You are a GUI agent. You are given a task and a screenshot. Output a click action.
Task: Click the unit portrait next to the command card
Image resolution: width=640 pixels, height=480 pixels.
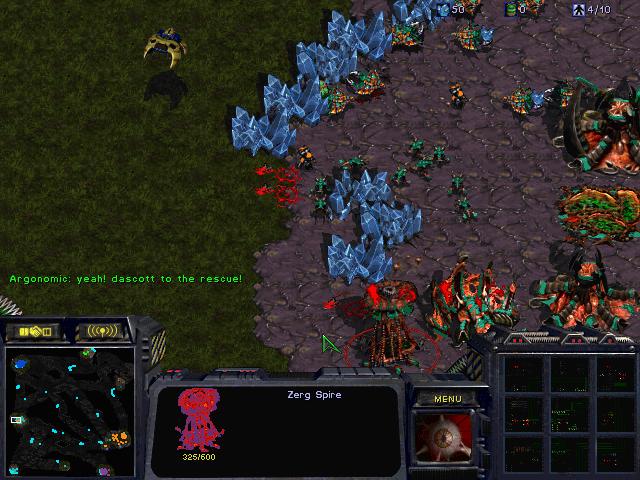tap(446, 440)
